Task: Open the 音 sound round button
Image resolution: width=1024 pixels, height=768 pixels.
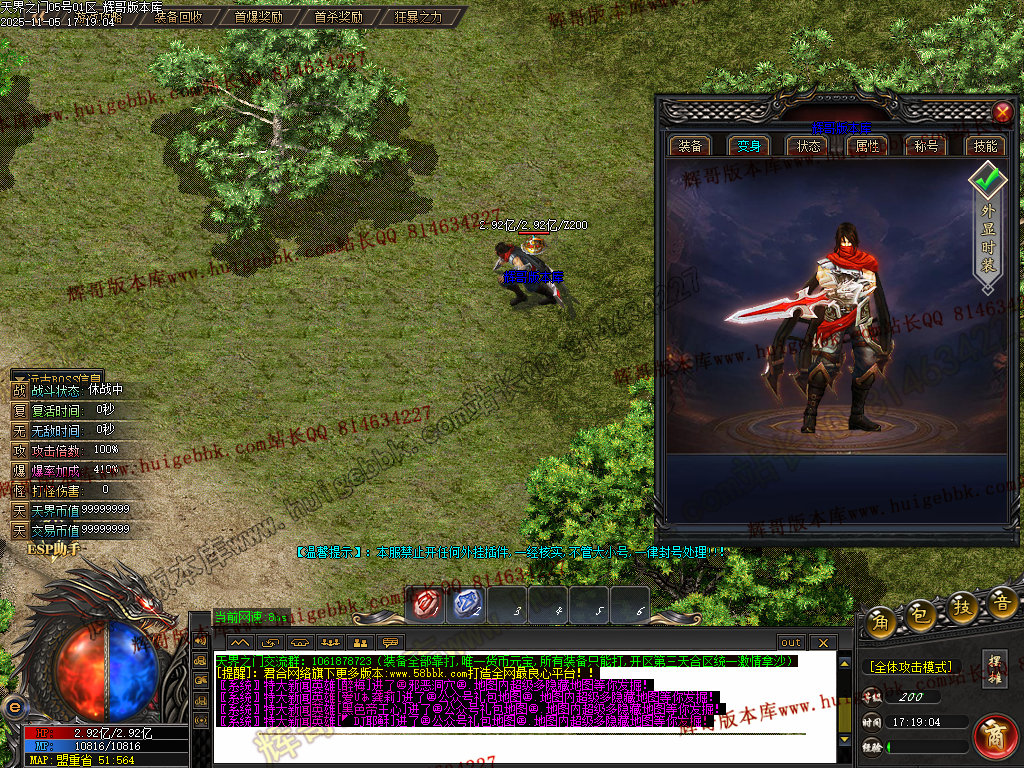Action: [1002, 602]
